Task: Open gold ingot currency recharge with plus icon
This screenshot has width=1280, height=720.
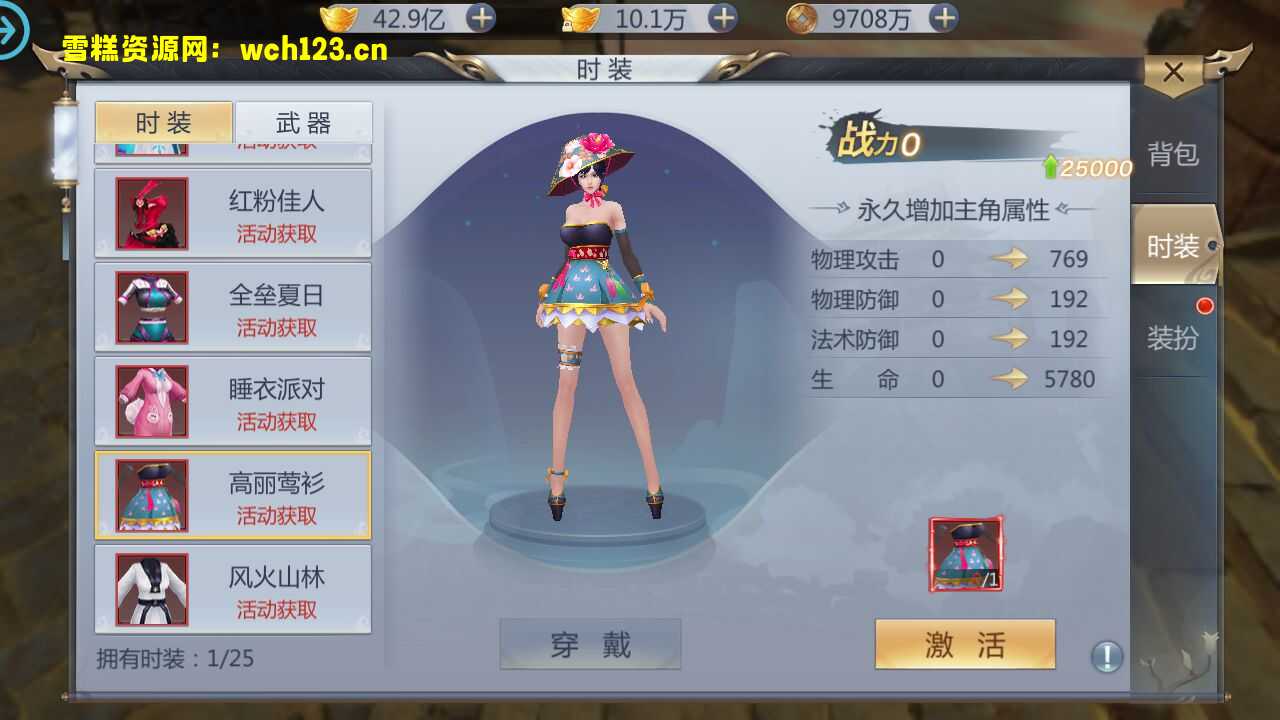Action: coord(483,17)
